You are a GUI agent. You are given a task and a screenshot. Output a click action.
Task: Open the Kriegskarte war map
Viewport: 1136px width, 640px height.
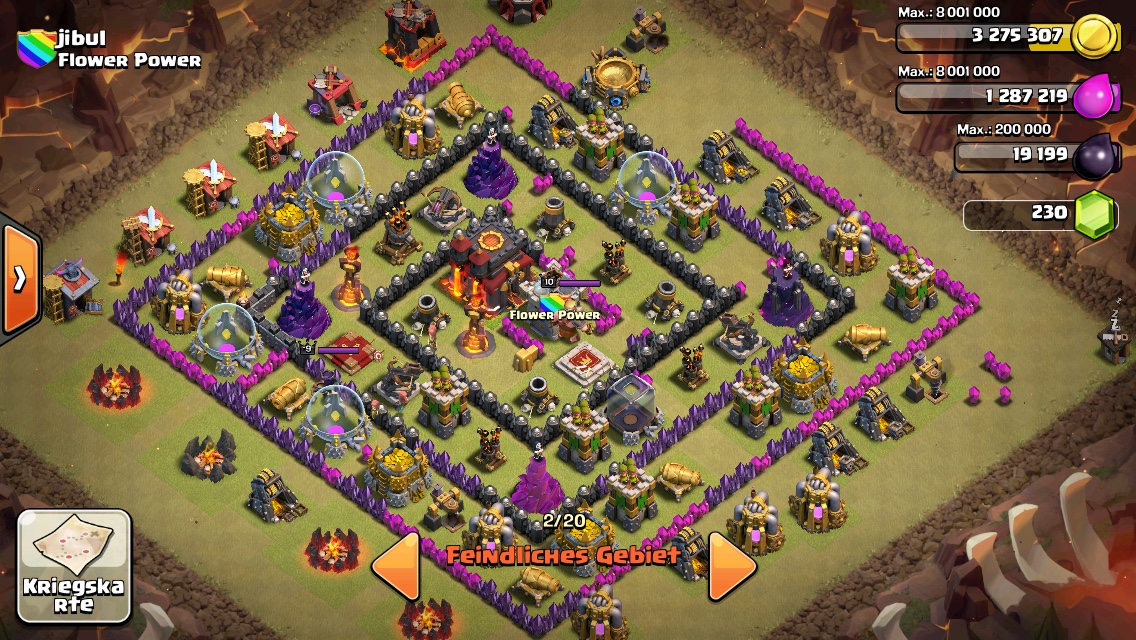tap(74, 564)
